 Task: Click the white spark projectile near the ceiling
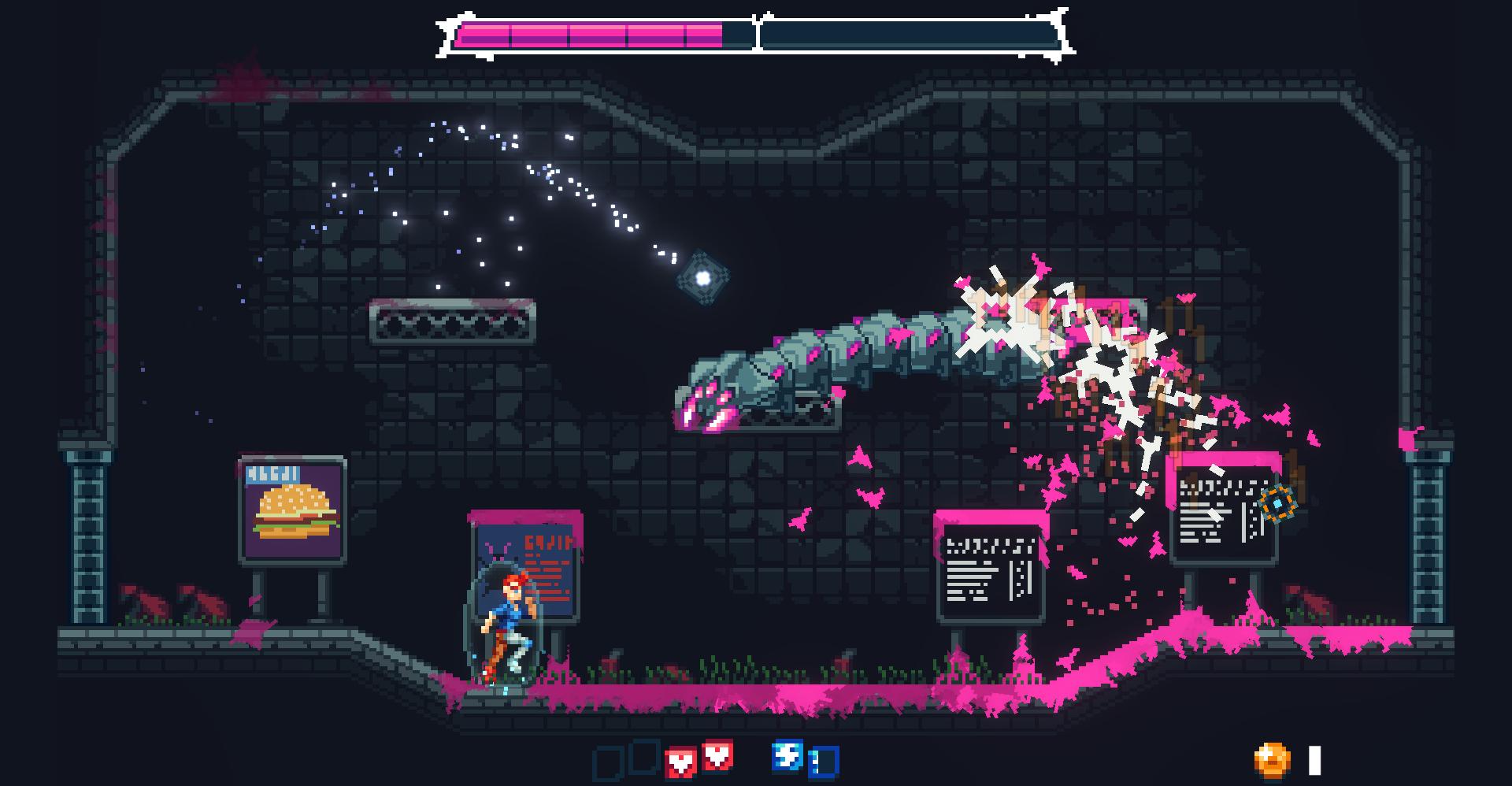703,276
